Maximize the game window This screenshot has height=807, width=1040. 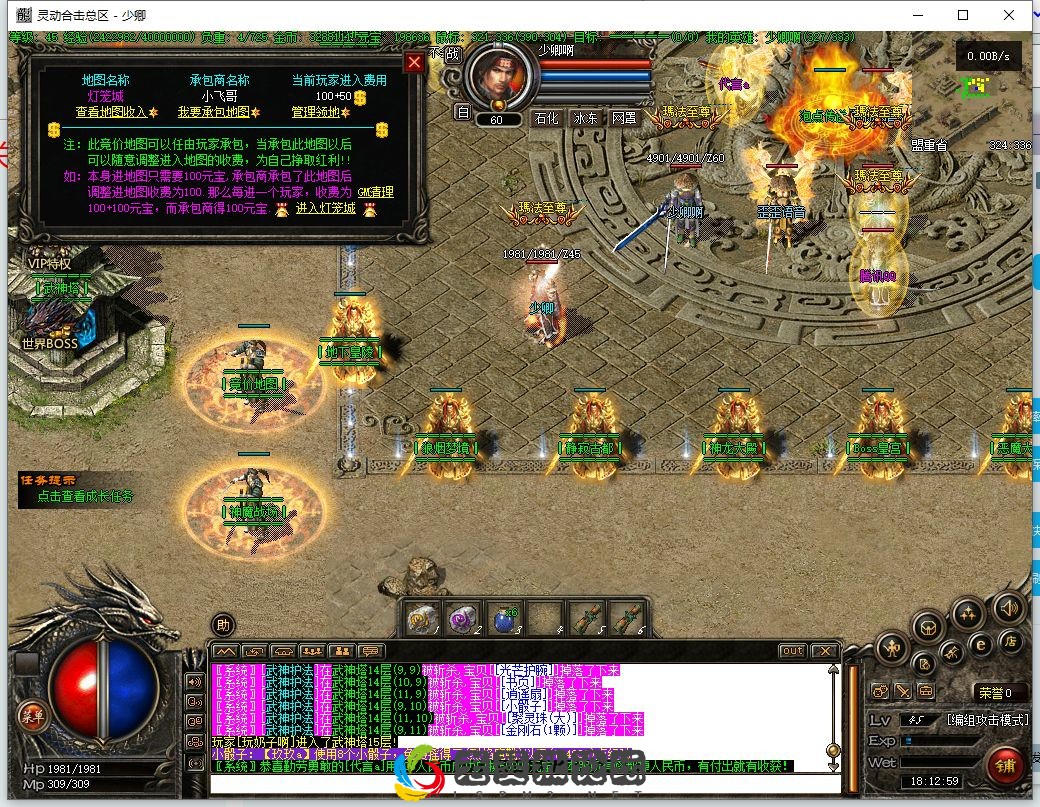[963, 15]
